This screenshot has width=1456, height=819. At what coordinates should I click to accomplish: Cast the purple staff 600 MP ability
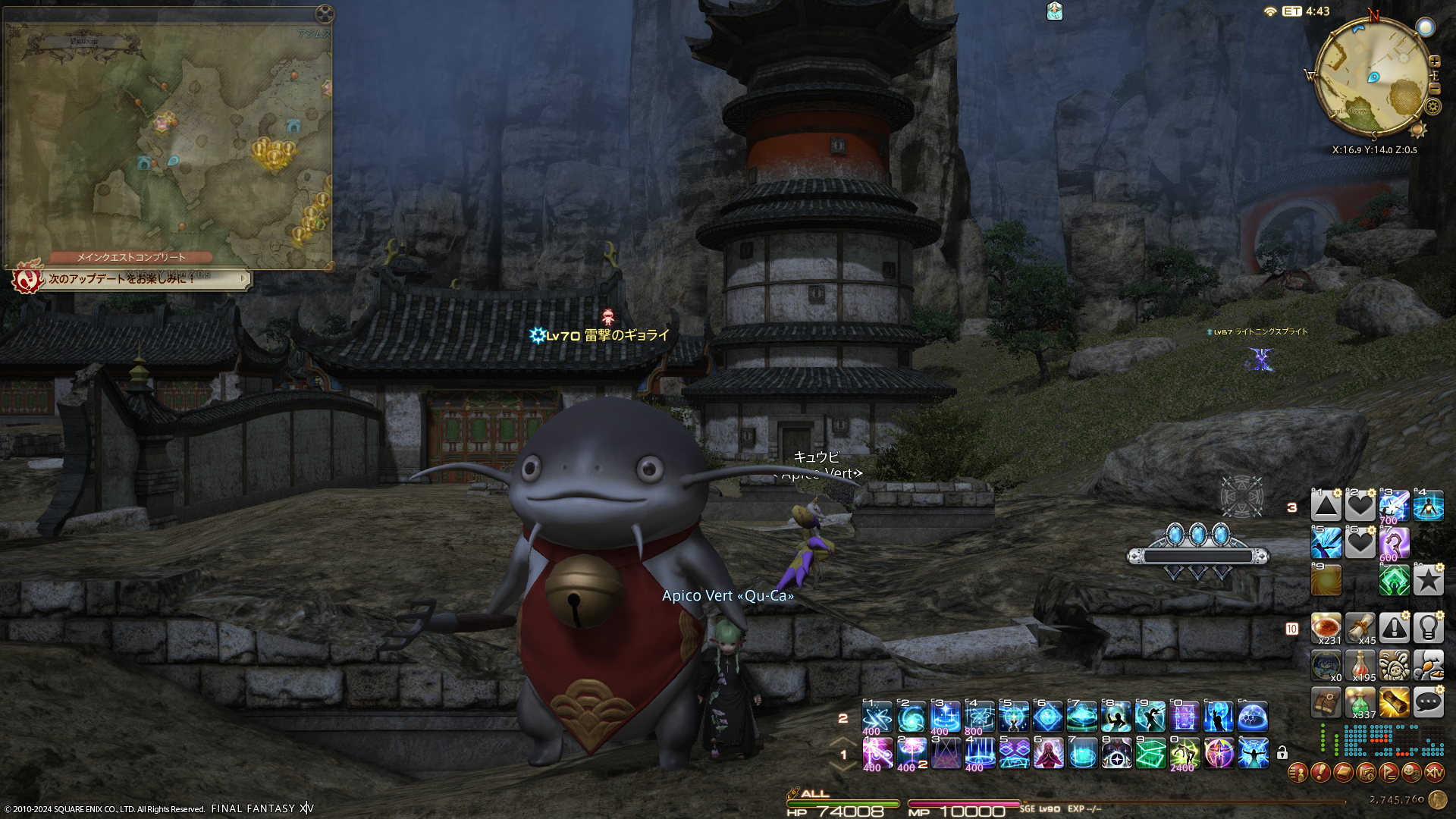tap(1394, 543)
